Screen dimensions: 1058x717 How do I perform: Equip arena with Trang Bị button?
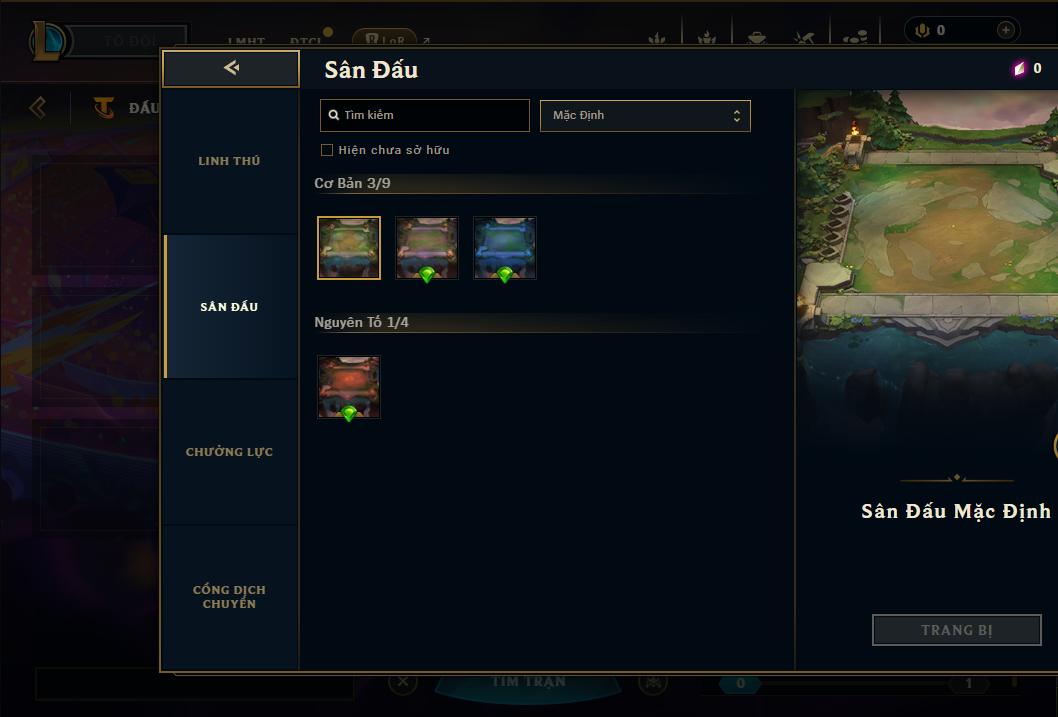(x=956, y=630)
